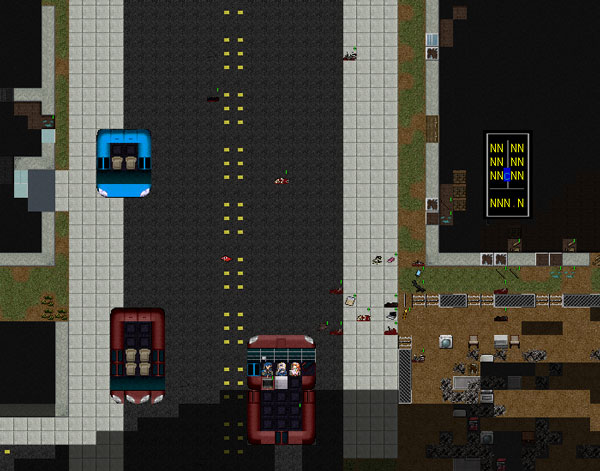Click the small NN grid minimap panel
The image size is (600, 471).
coord(507,175)
